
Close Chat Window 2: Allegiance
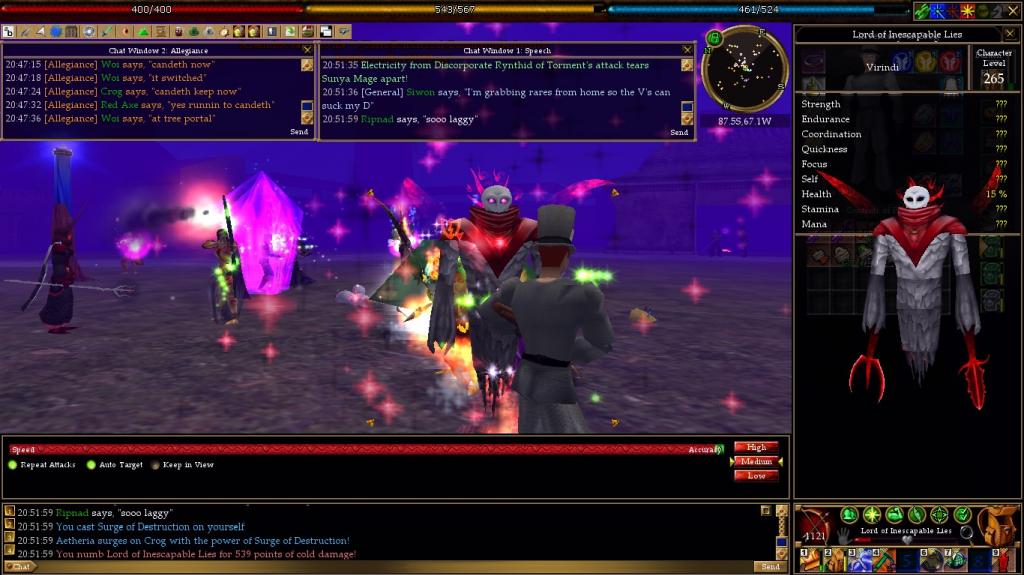tap(307, 49)
